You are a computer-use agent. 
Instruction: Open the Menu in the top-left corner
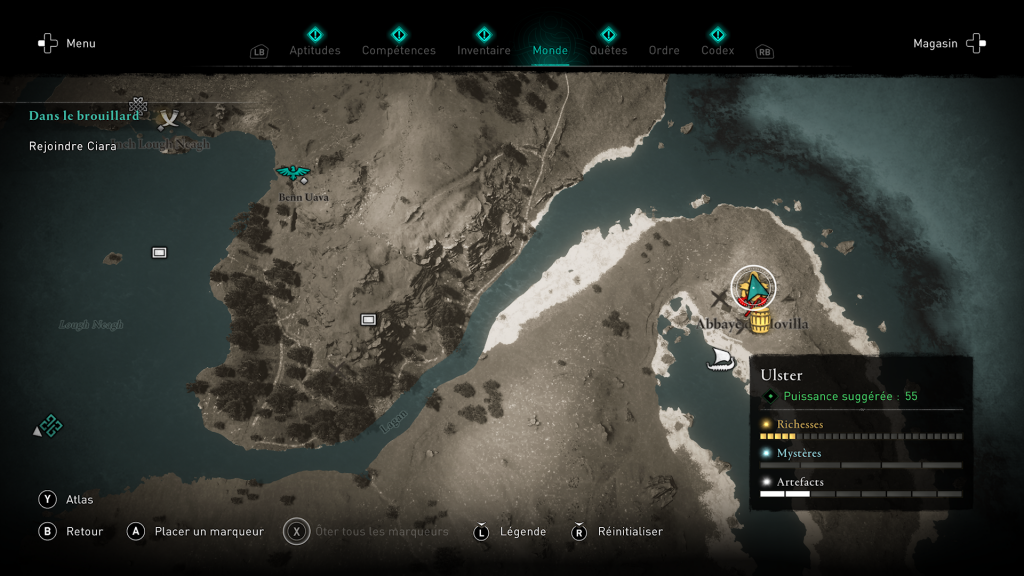[x=67, y=44]
